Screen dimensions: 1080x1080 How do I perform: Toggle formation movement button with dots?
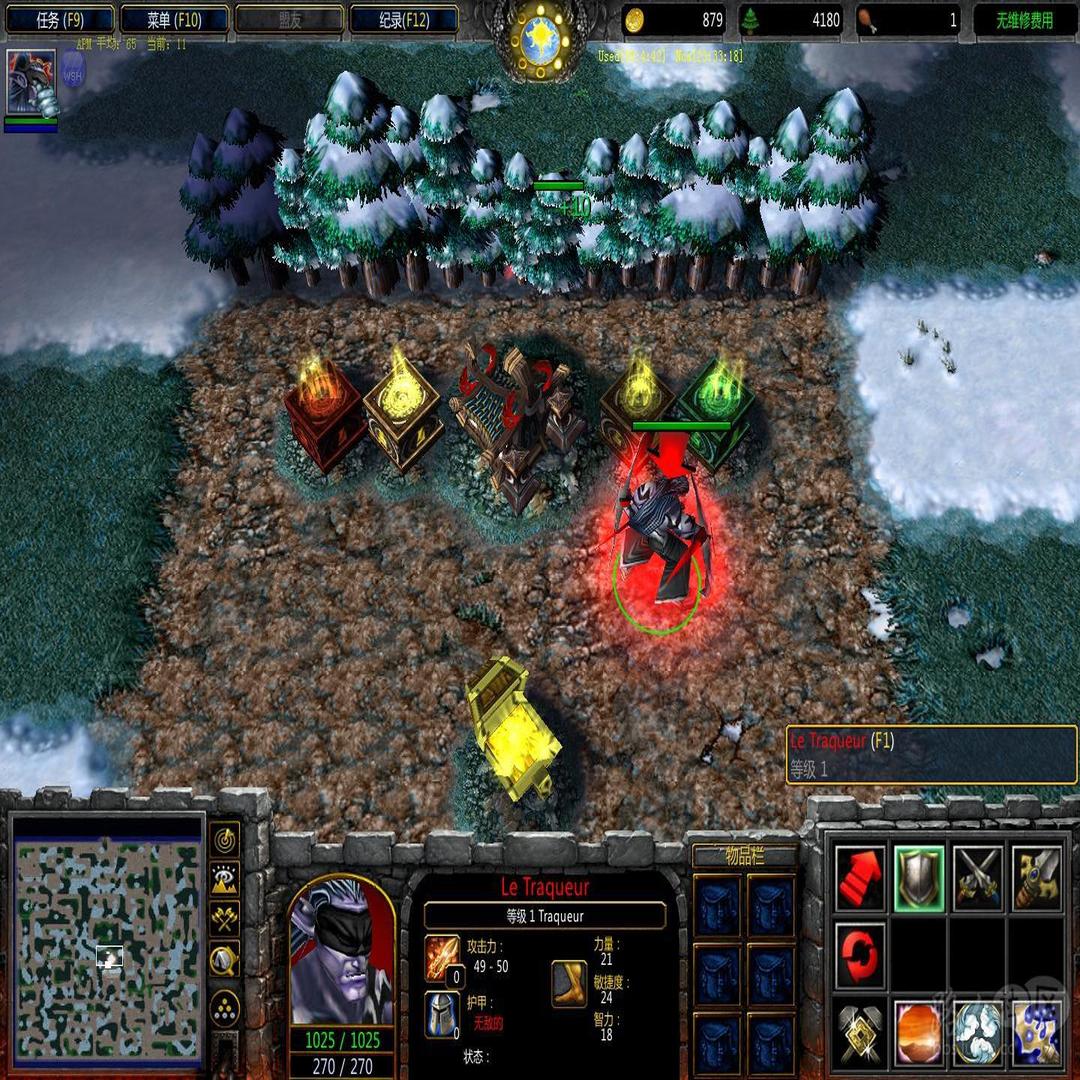[225, 1005]
